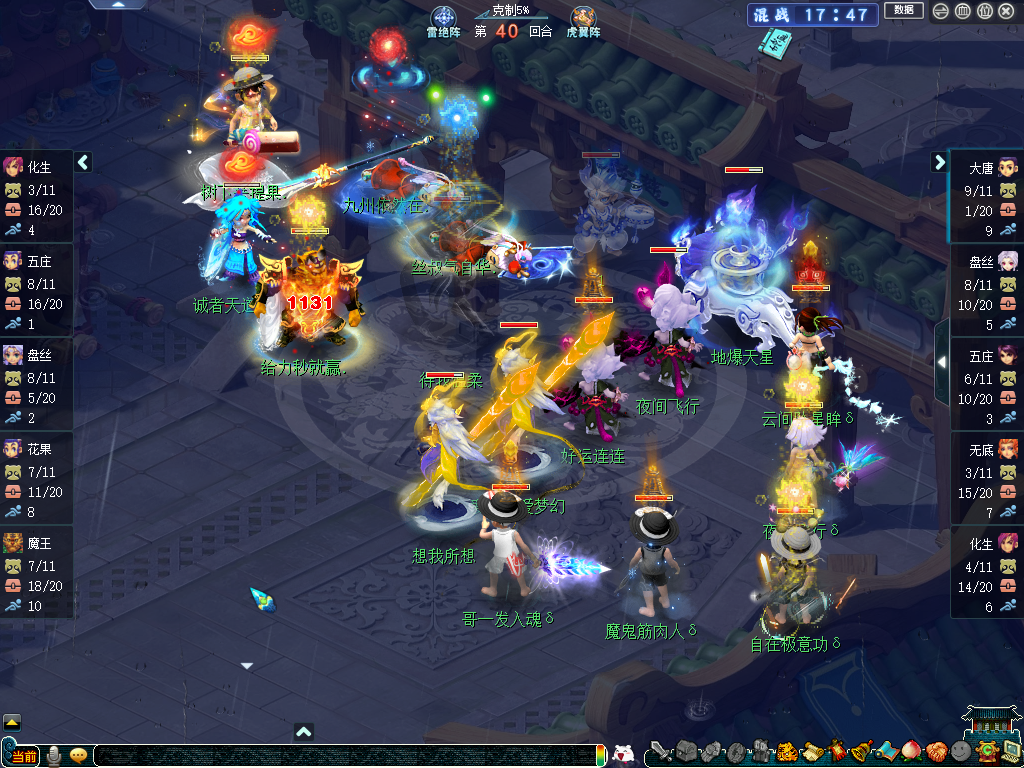Collapse the right team panel arrow

[x=940, y=162]
